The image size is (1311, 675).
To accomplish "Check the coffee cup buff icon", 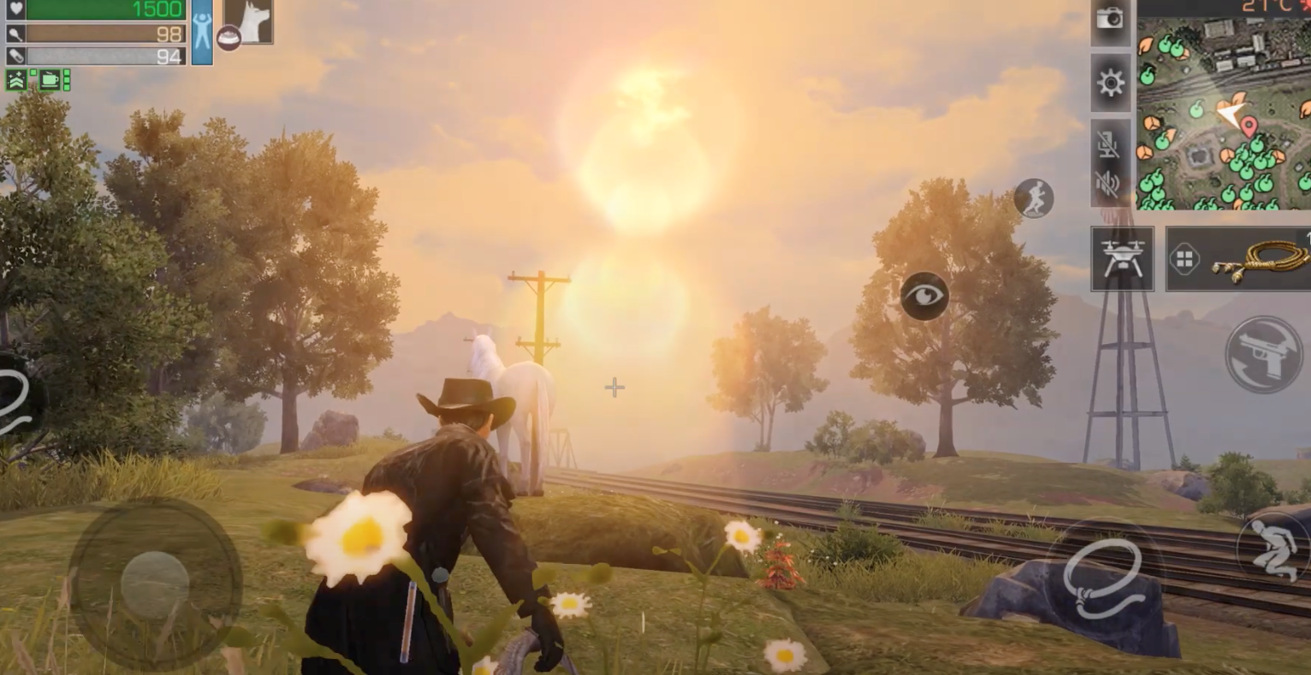I will [51, 80].
